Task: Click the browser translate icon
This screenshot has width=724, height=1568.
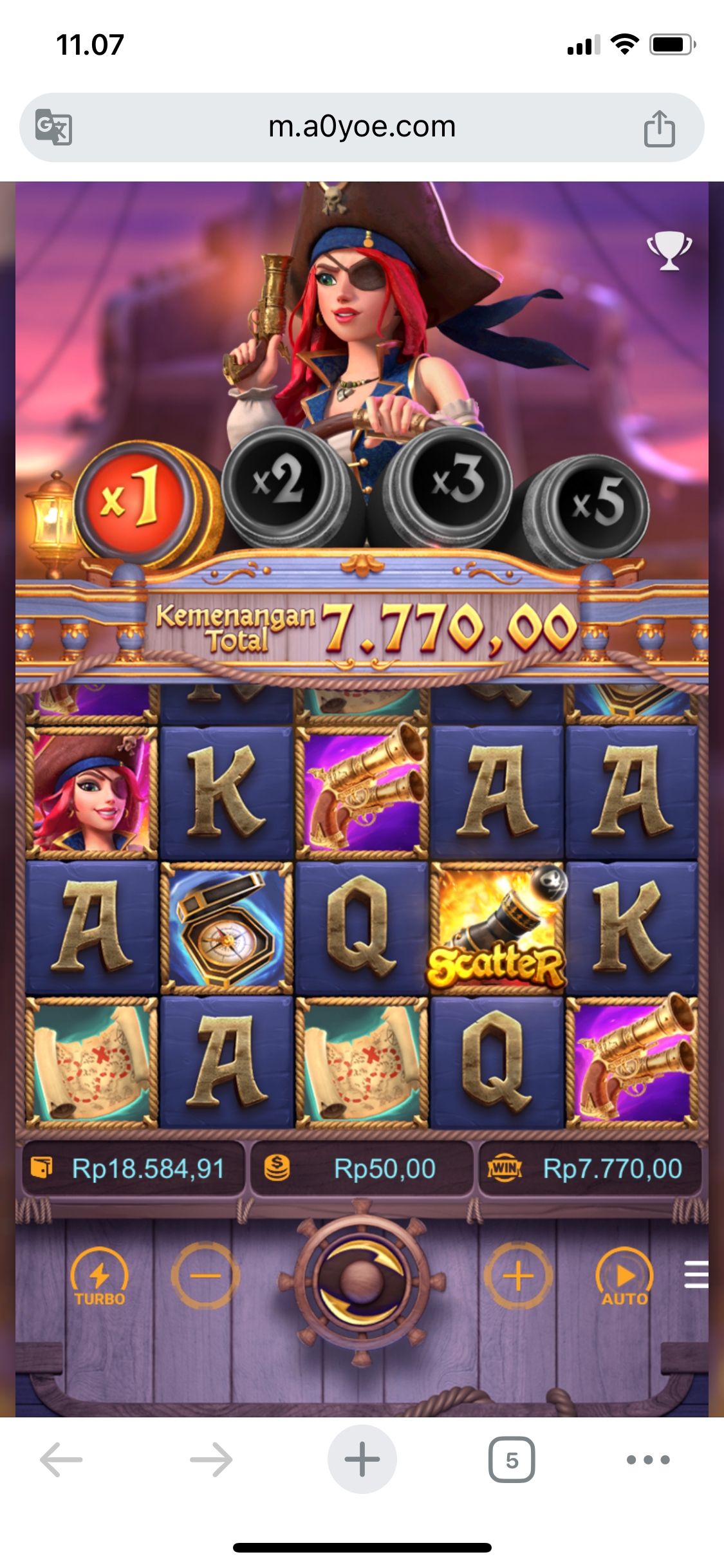Action: [x=53, y=127]
